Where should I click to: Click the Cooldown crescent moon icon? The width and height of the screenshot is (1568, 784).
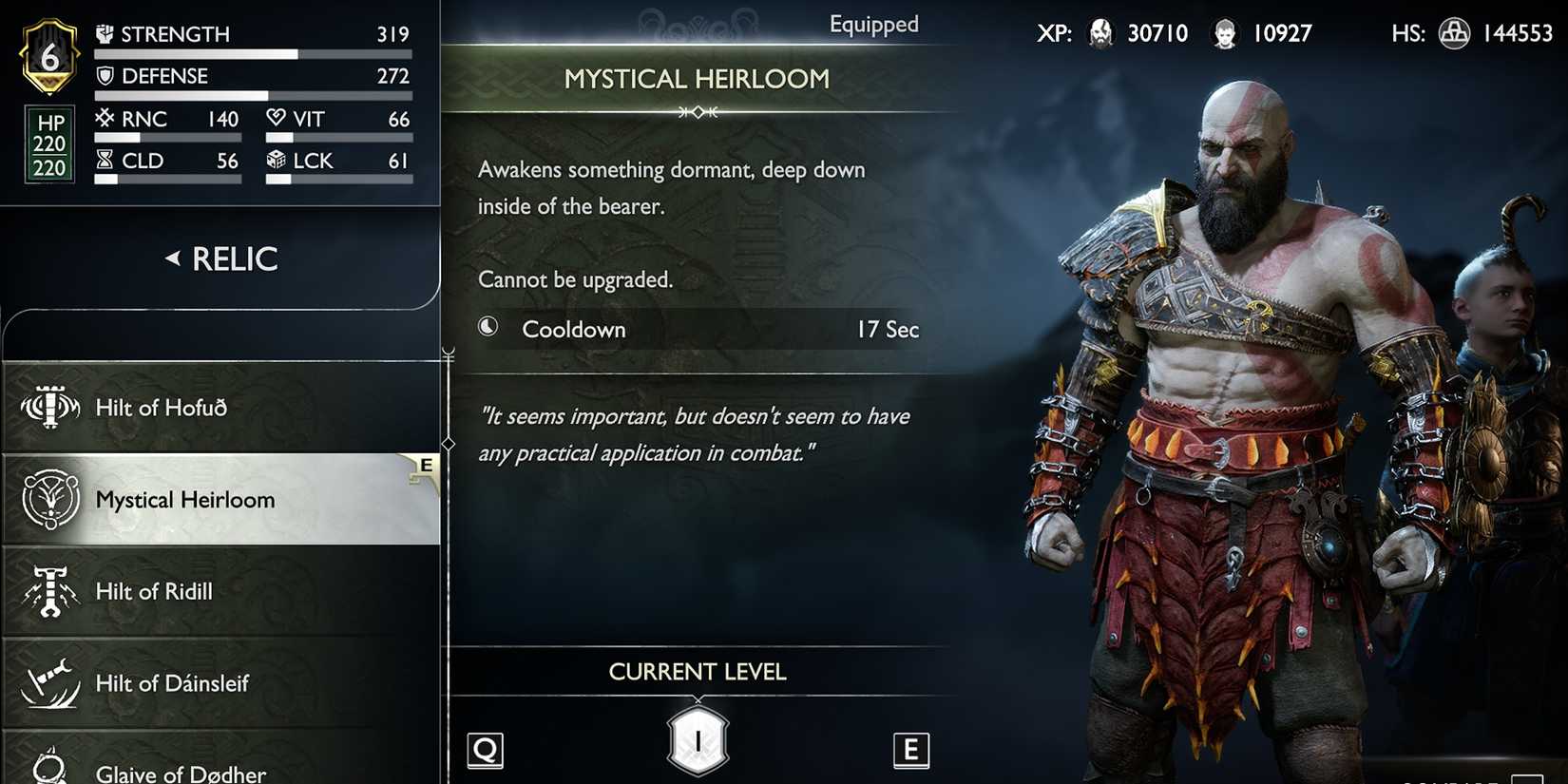[488, 328]
